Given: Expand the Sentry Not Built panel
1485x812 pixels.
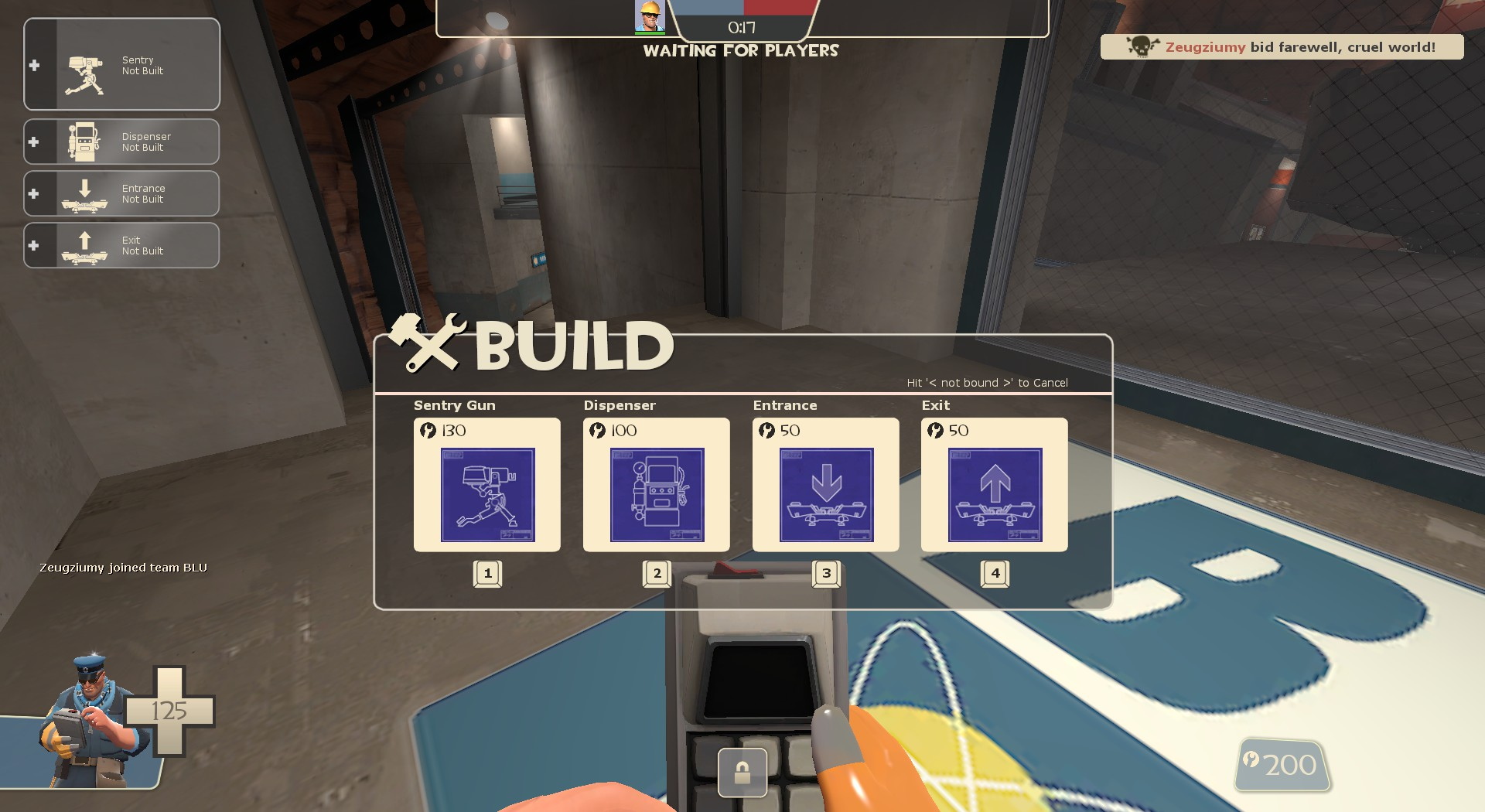Looking at the screenshot, I should (x=121, y=64).
